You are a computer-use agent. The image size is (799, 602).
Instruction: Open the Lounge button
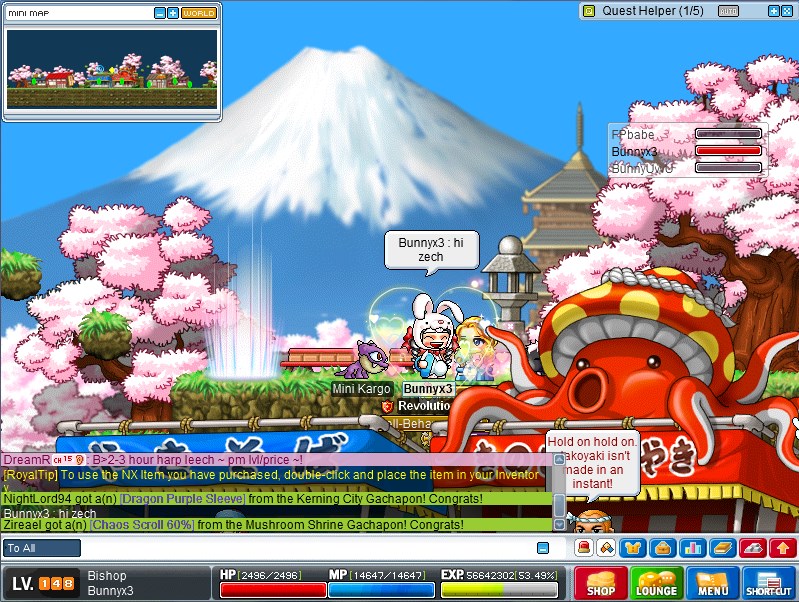[x=657, y=583]
